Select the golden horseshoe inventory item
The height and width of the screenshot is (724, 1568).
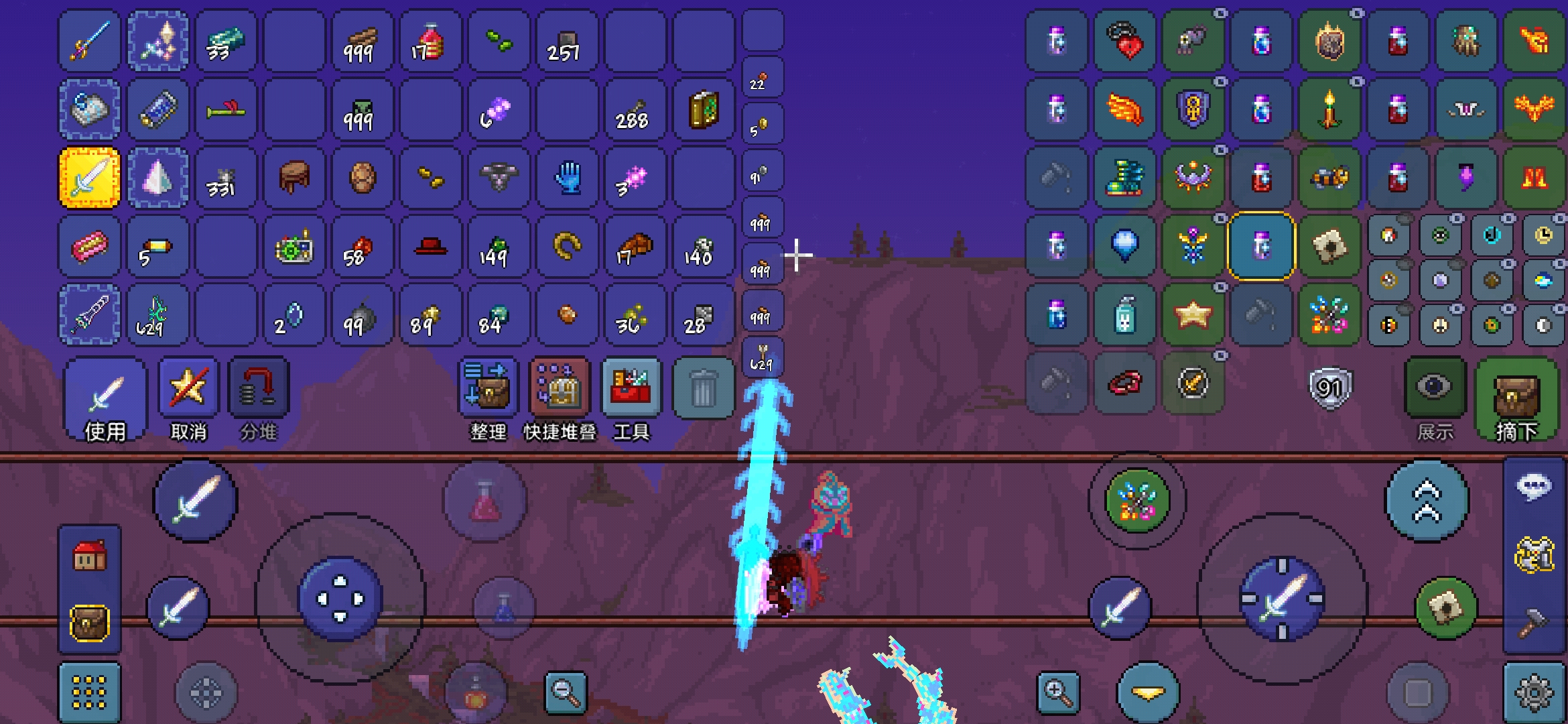coord(568,247)
